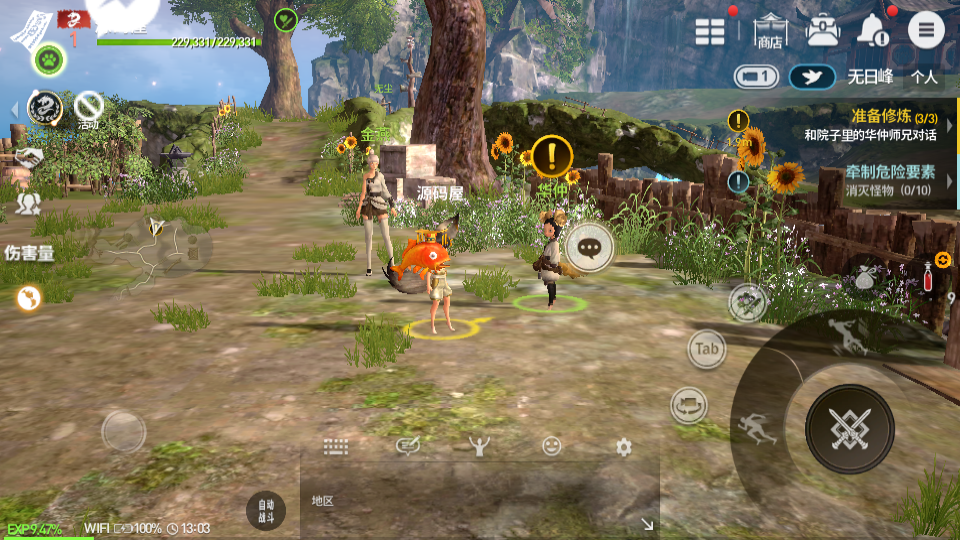Click the camera channel 1 button
The width and height of the screenshot is (960, 540).
(x=756, y=76)
